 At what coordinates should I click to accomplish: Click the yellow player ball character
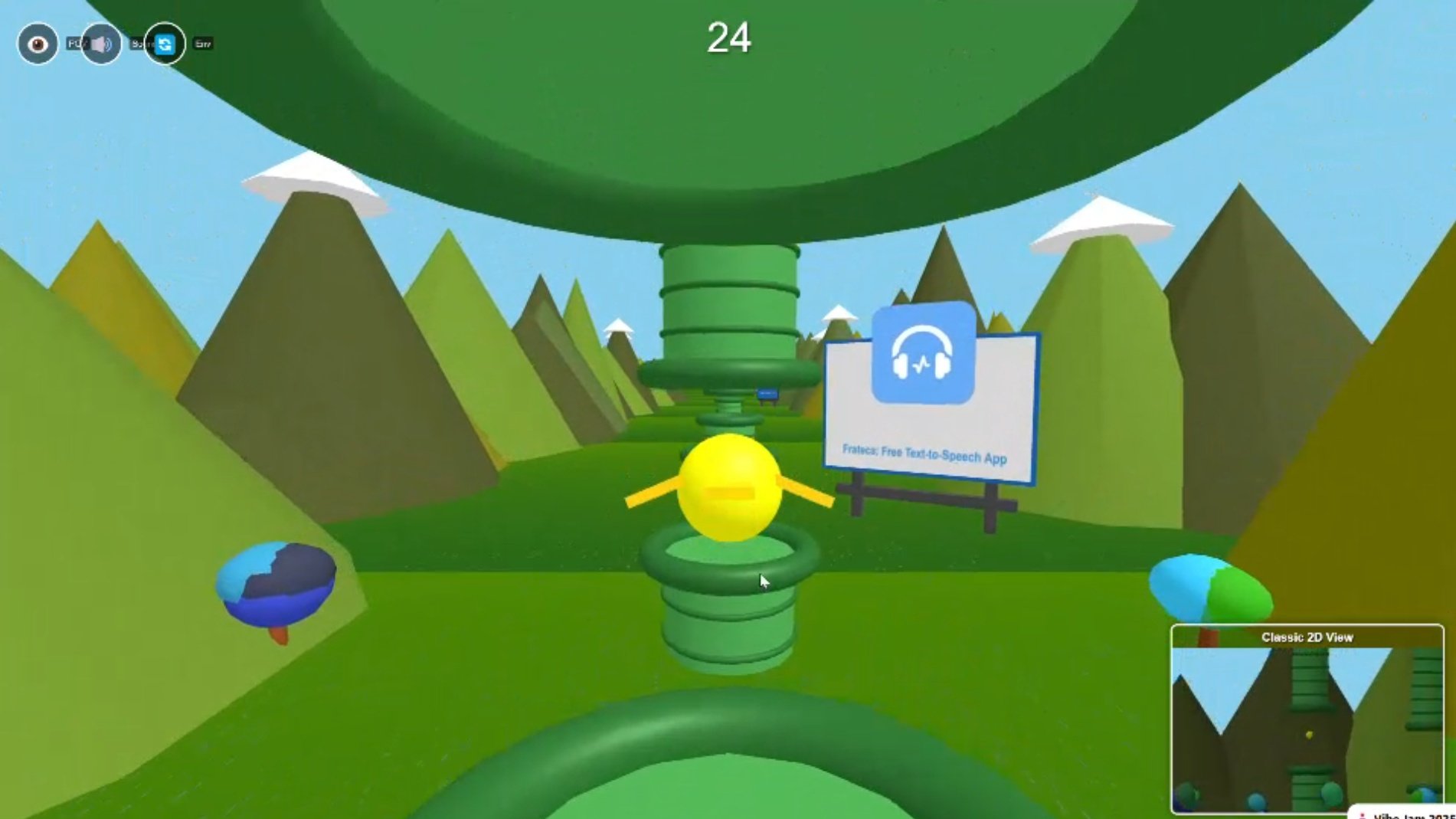pyautogui.click(x=728, y=487)
